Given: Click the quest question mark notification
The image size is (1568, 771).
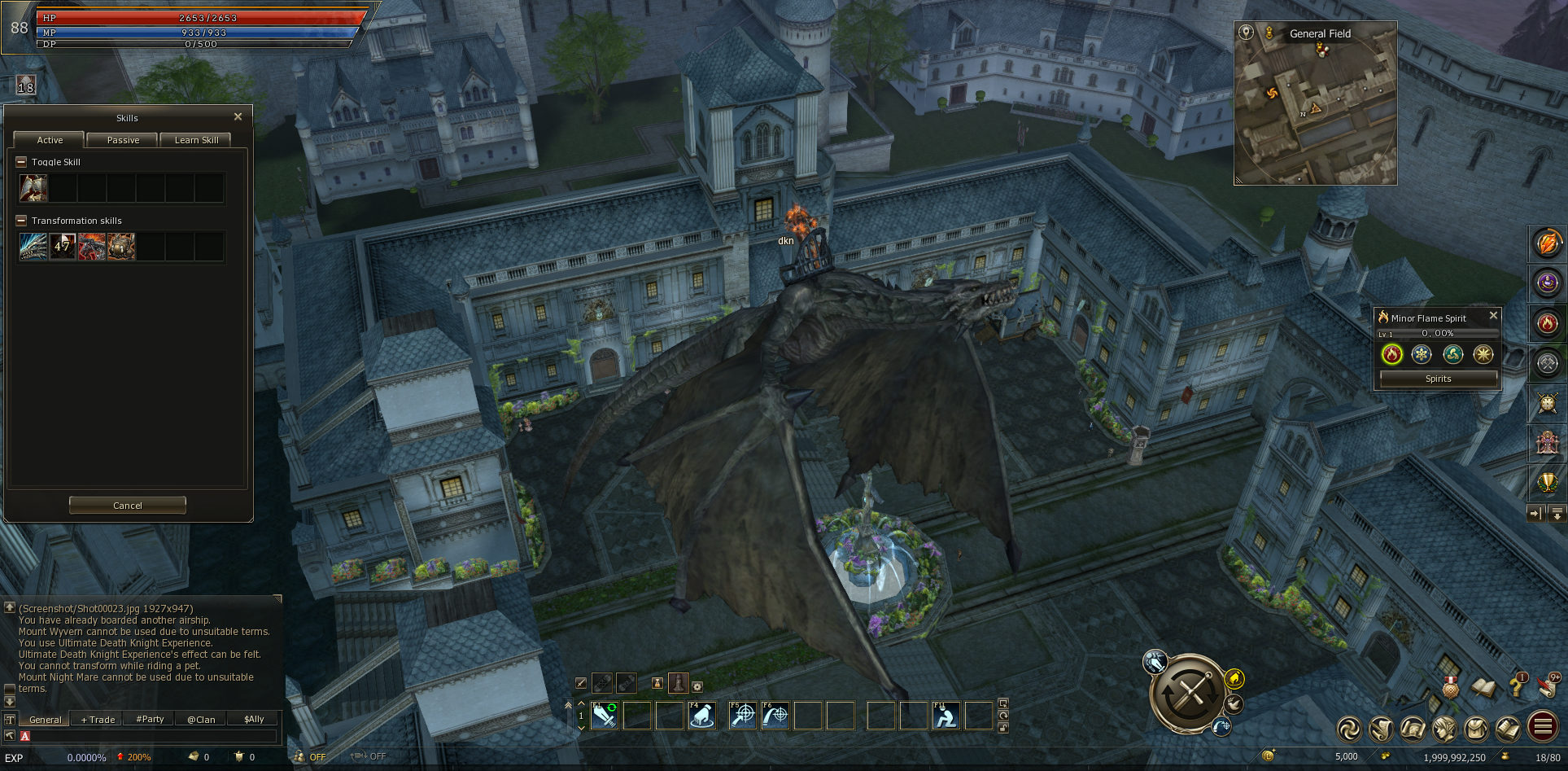Looking at the screenshot, I should pos(1518,686).
